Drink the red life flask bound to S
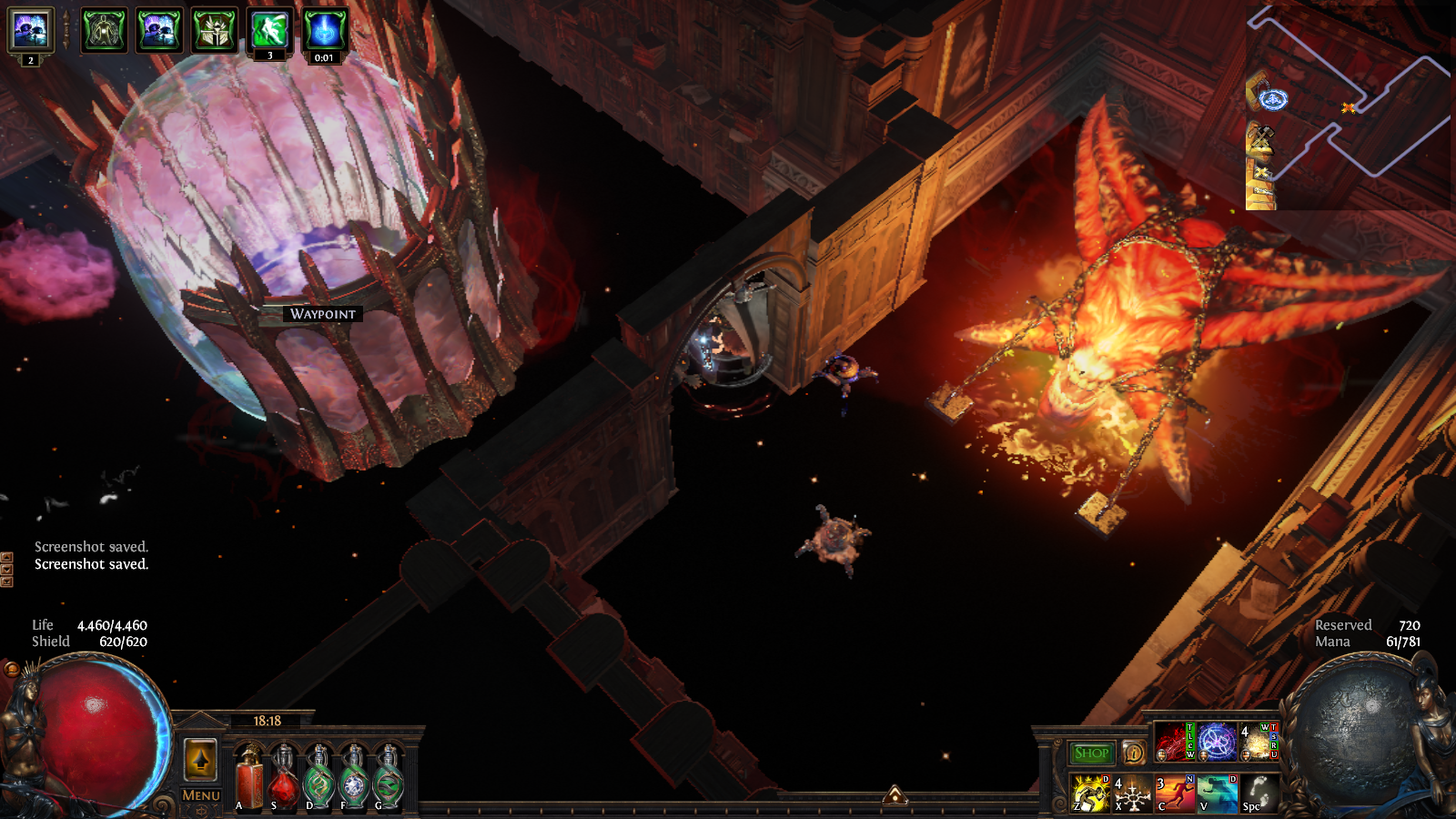The width and height of the screenshot is (1456, 819). 284,778
